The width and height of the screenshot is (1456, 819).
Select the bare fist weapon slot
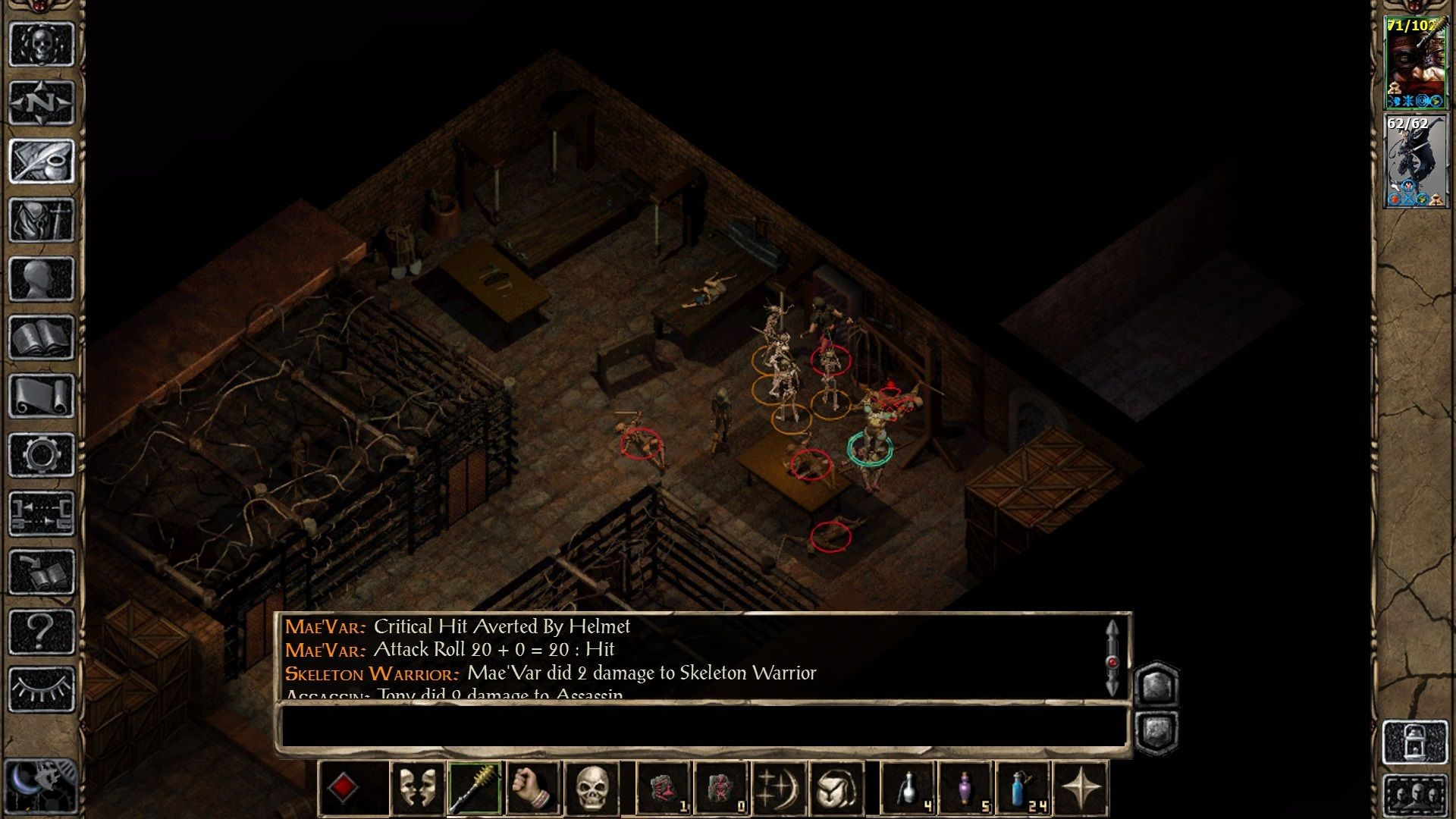533,789
